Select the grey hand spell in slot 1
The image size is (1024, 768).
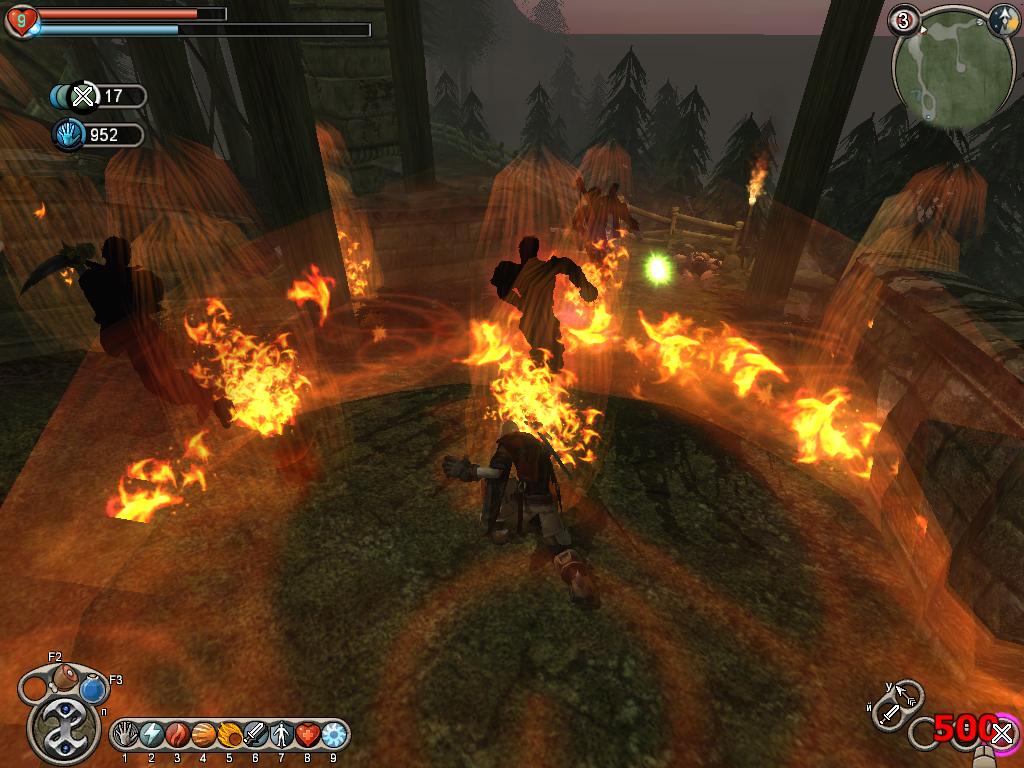(126, 735)
